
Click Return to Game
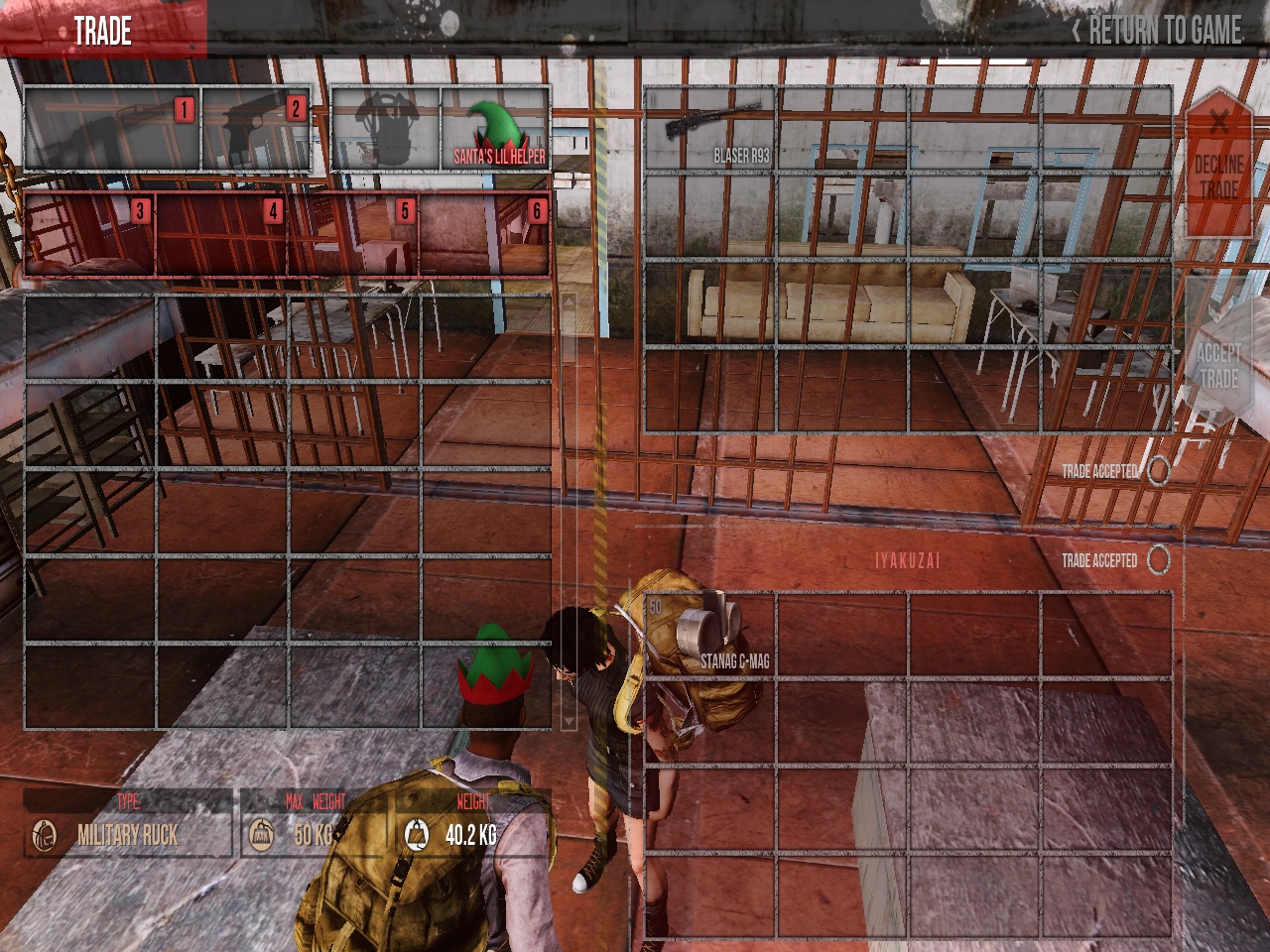(1157, 31)
